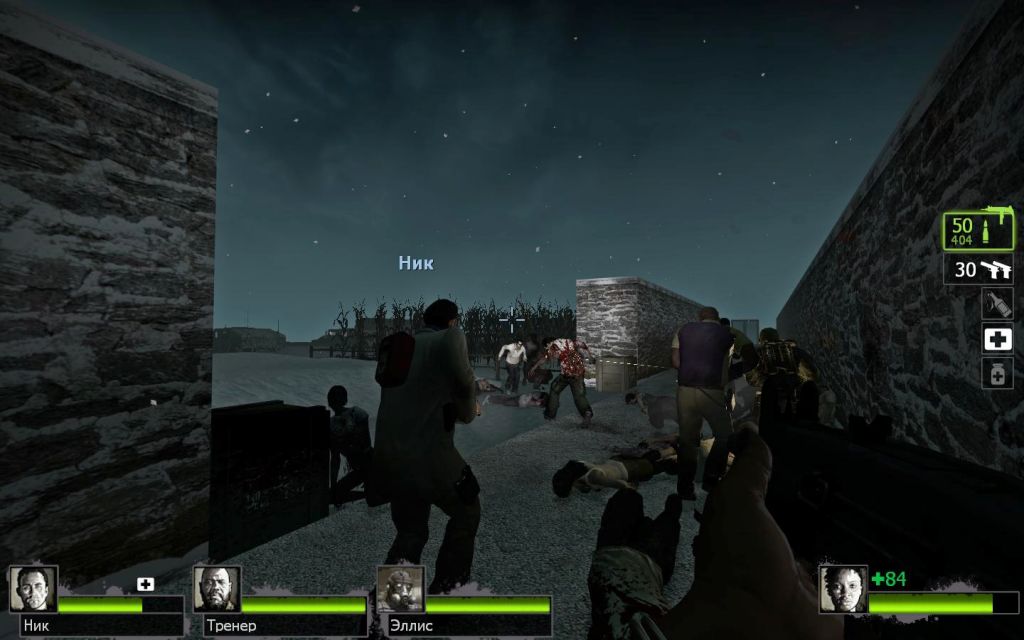Select the Molotov bottle slot
This screenshot has width=1024, height=640.
997,304
